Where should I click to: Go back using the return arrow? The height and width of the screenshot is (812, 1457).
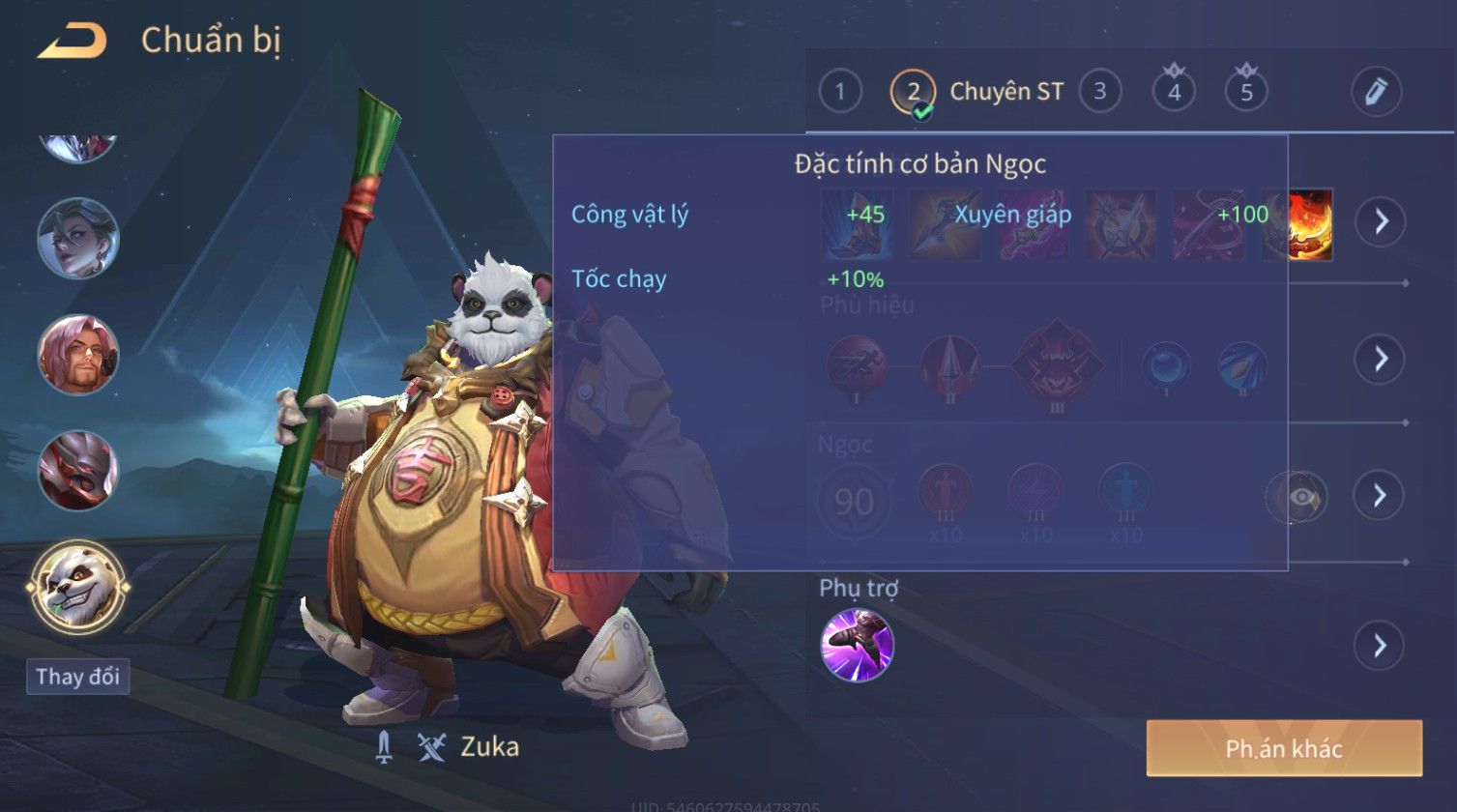[72, 41]
